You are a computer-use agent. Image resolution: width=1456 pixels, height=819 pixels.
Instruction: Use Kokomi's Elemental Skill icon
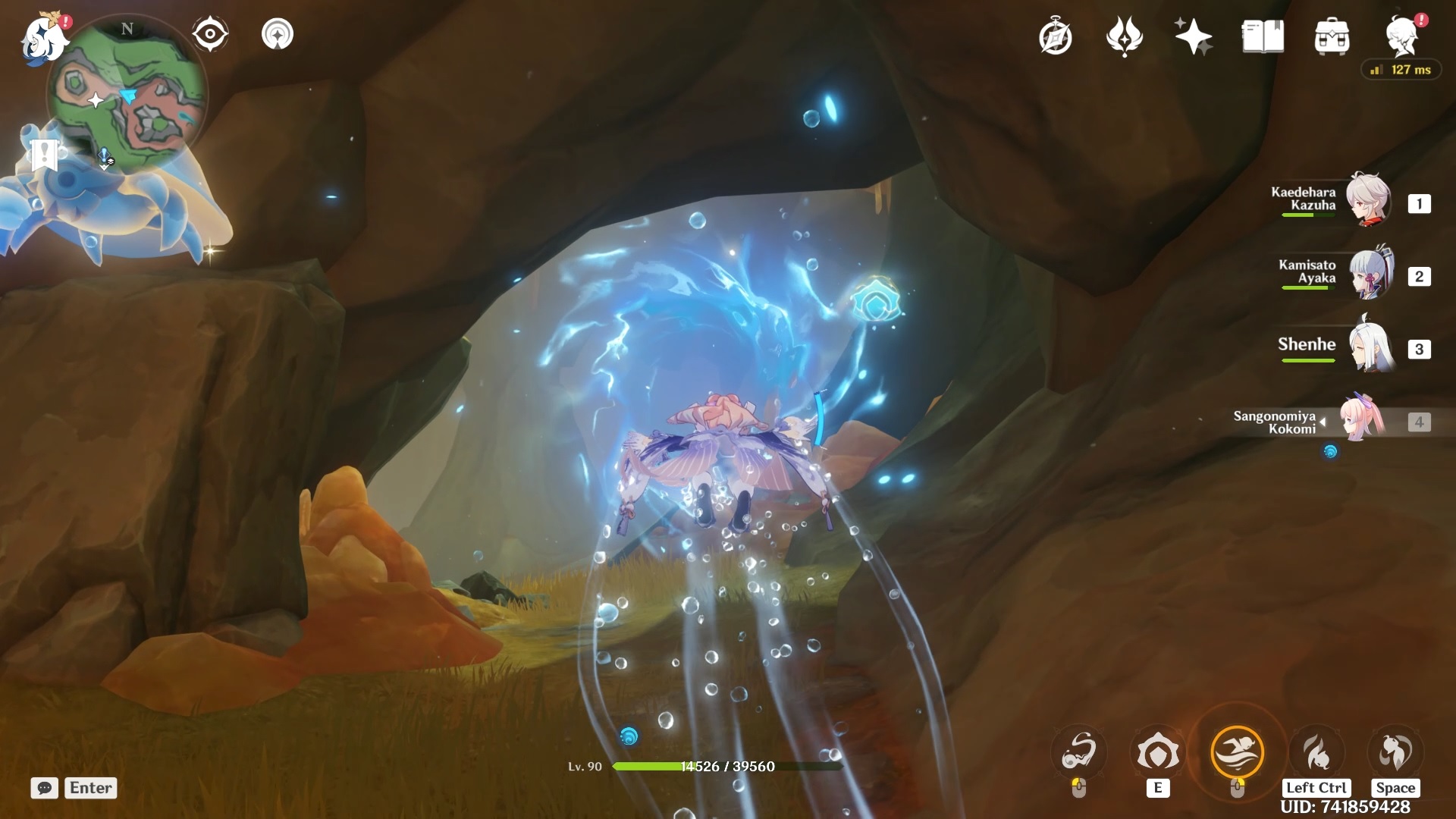[1157, 753]
